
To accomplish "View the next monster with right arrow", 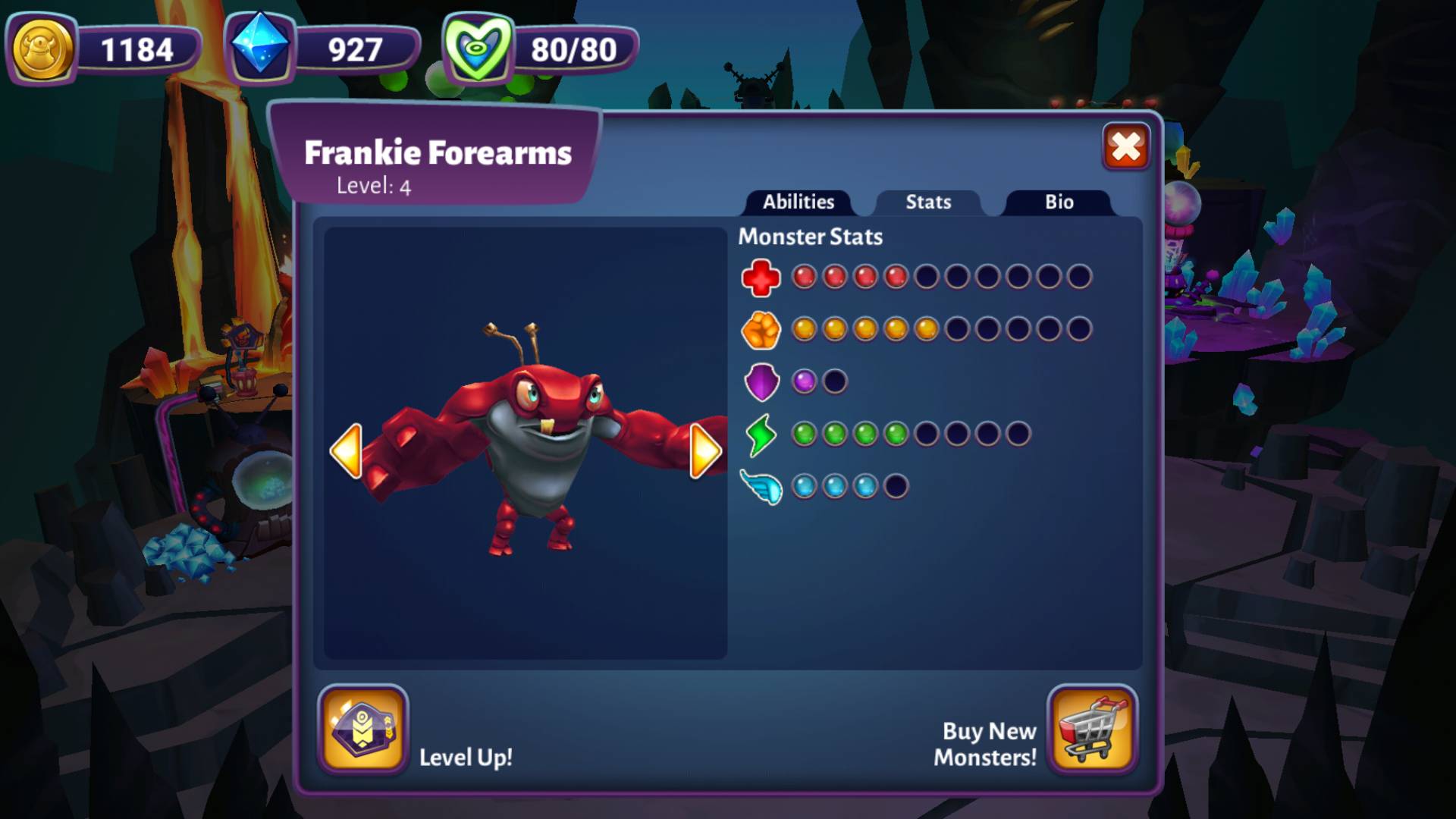I will (705, 451).
